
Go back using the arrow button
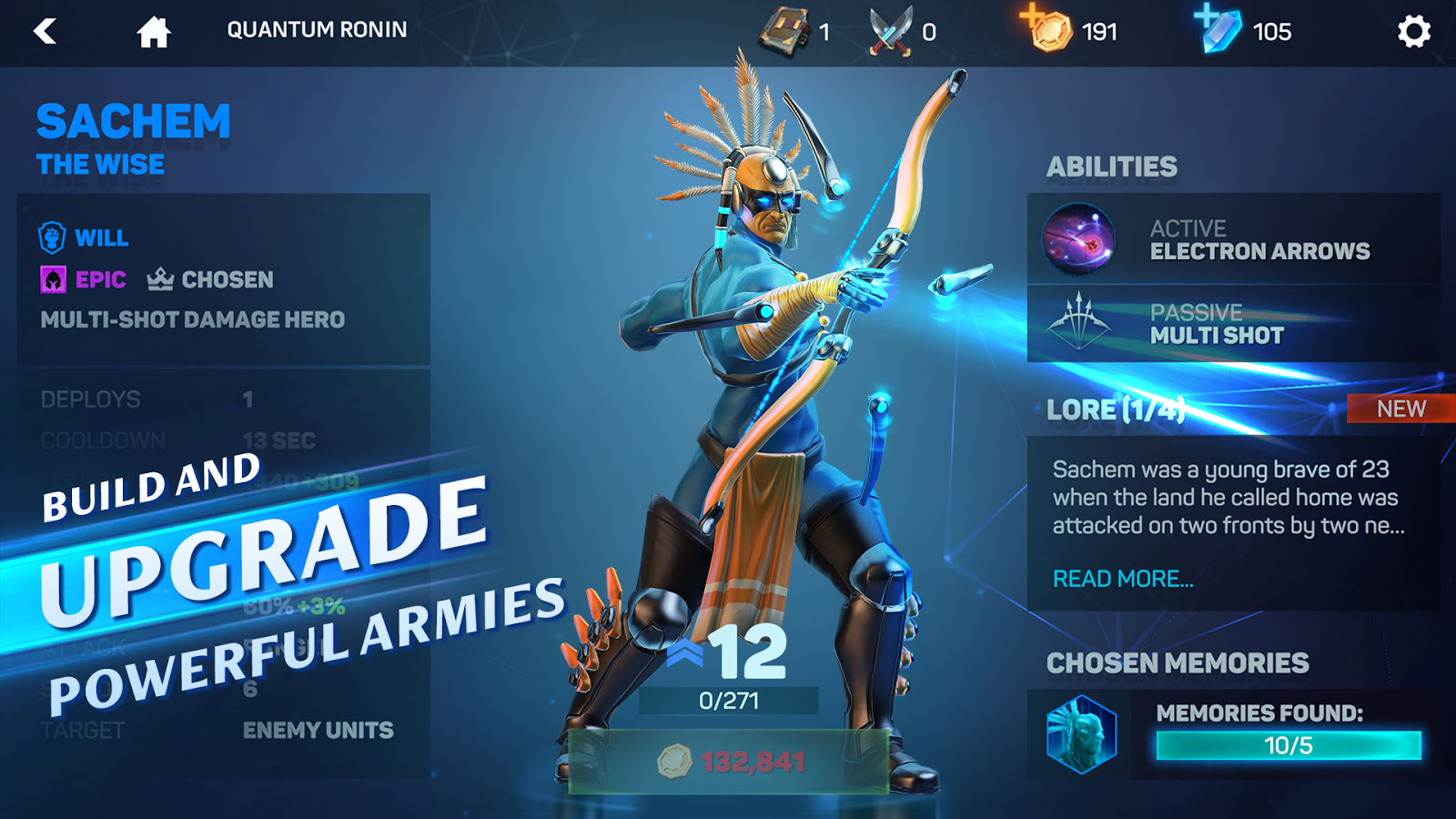(45, 32)
